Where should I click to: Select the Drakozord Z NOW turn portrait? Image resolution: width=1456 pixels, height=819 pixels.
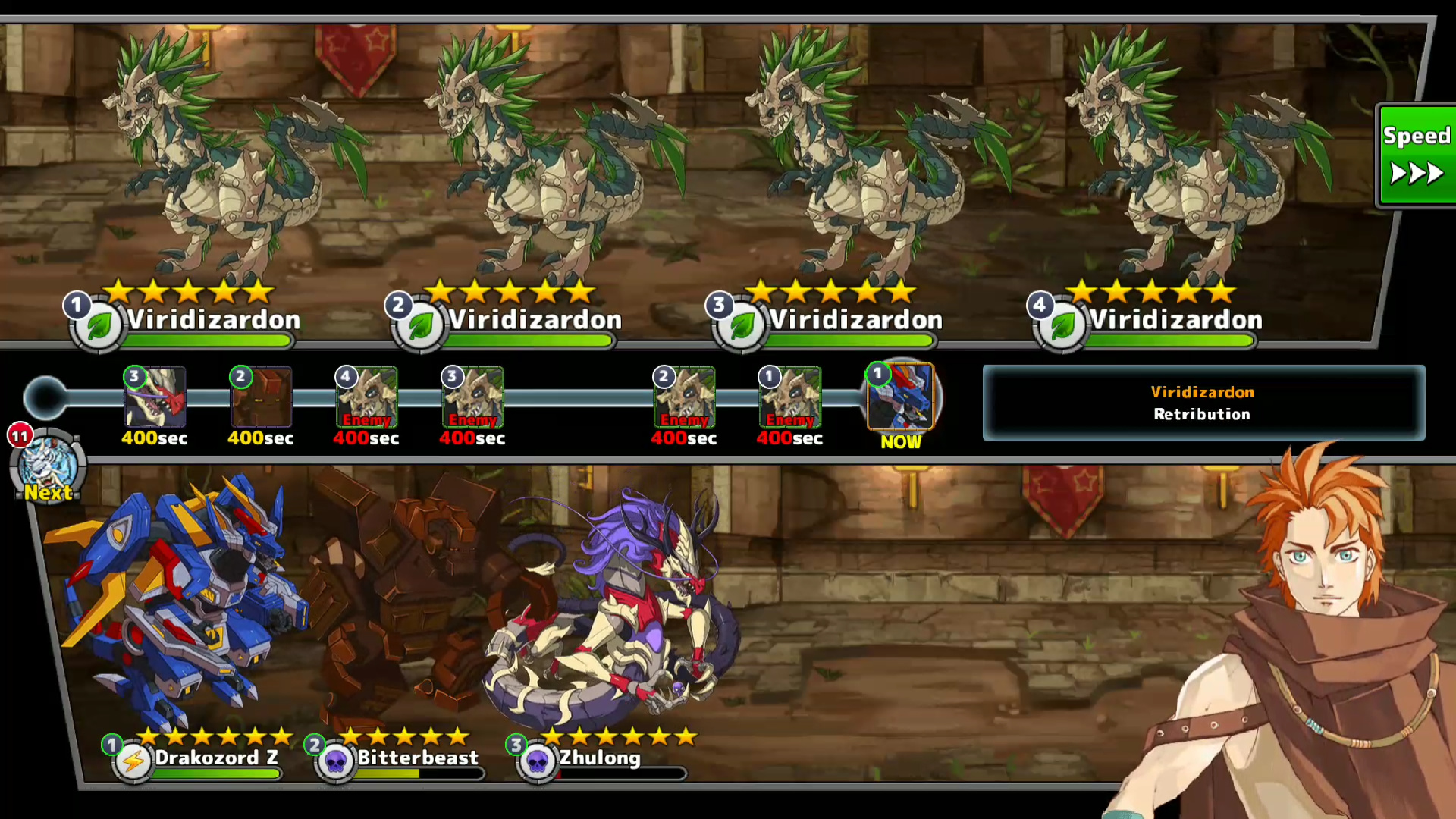coord(900,397)
